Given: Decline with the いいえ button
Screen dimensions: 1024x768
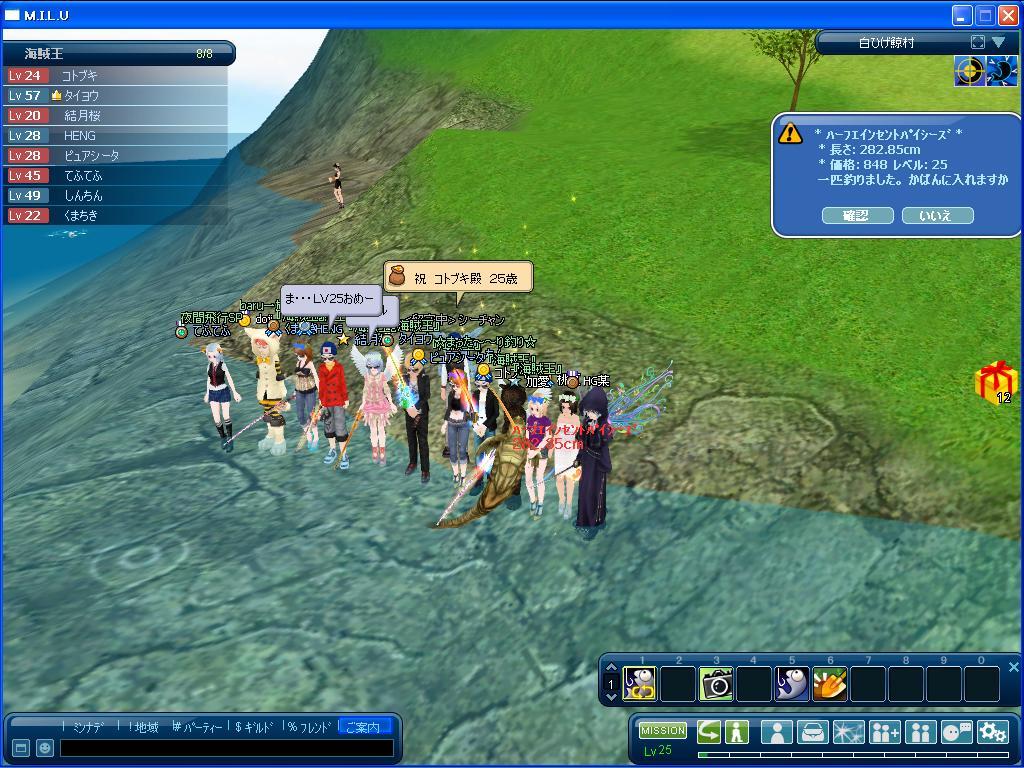Looking at the screenshot, I should 937,215.
